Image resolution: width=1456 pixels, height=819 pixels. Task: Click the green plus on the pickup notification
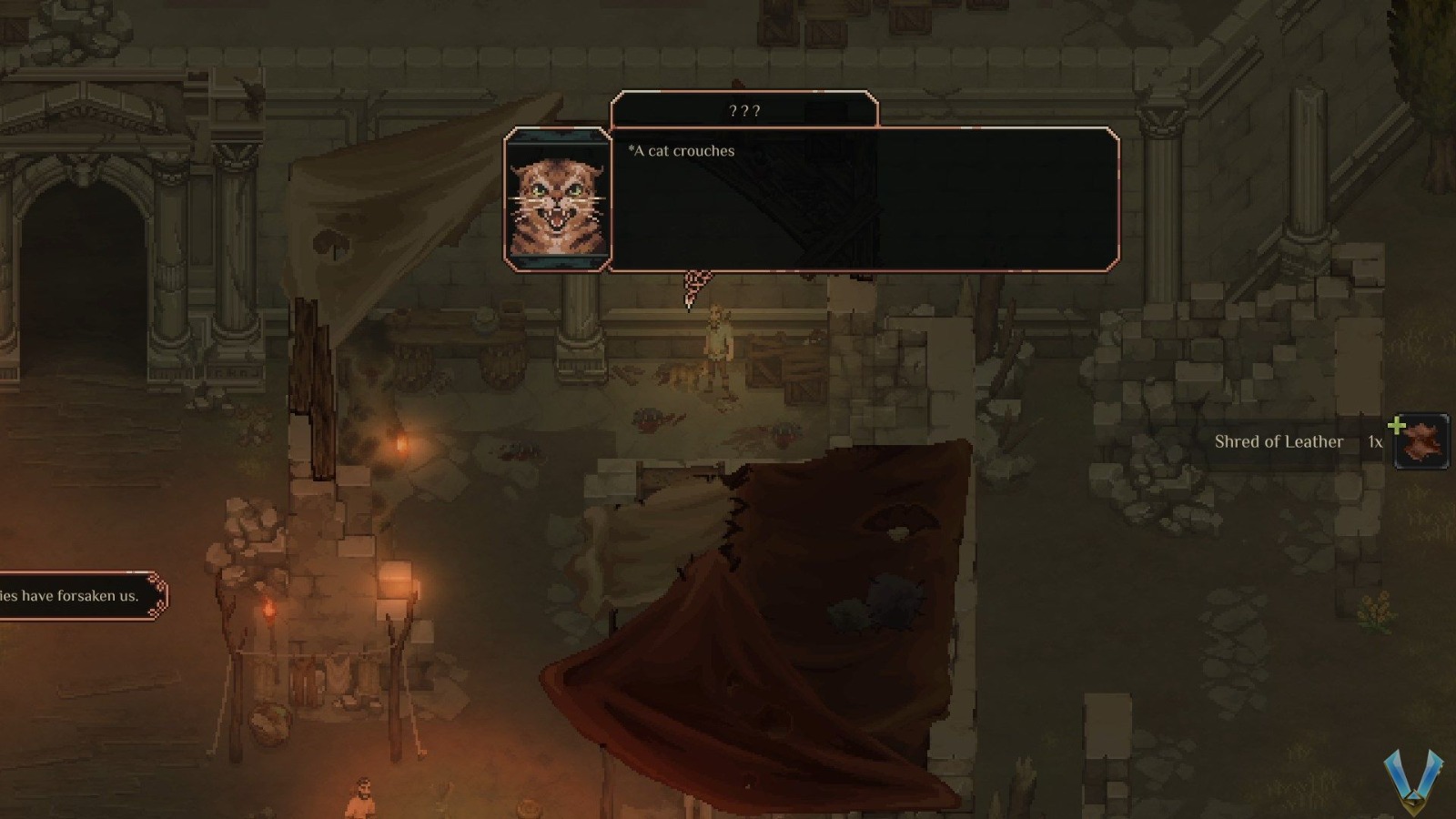[1398, 422]
